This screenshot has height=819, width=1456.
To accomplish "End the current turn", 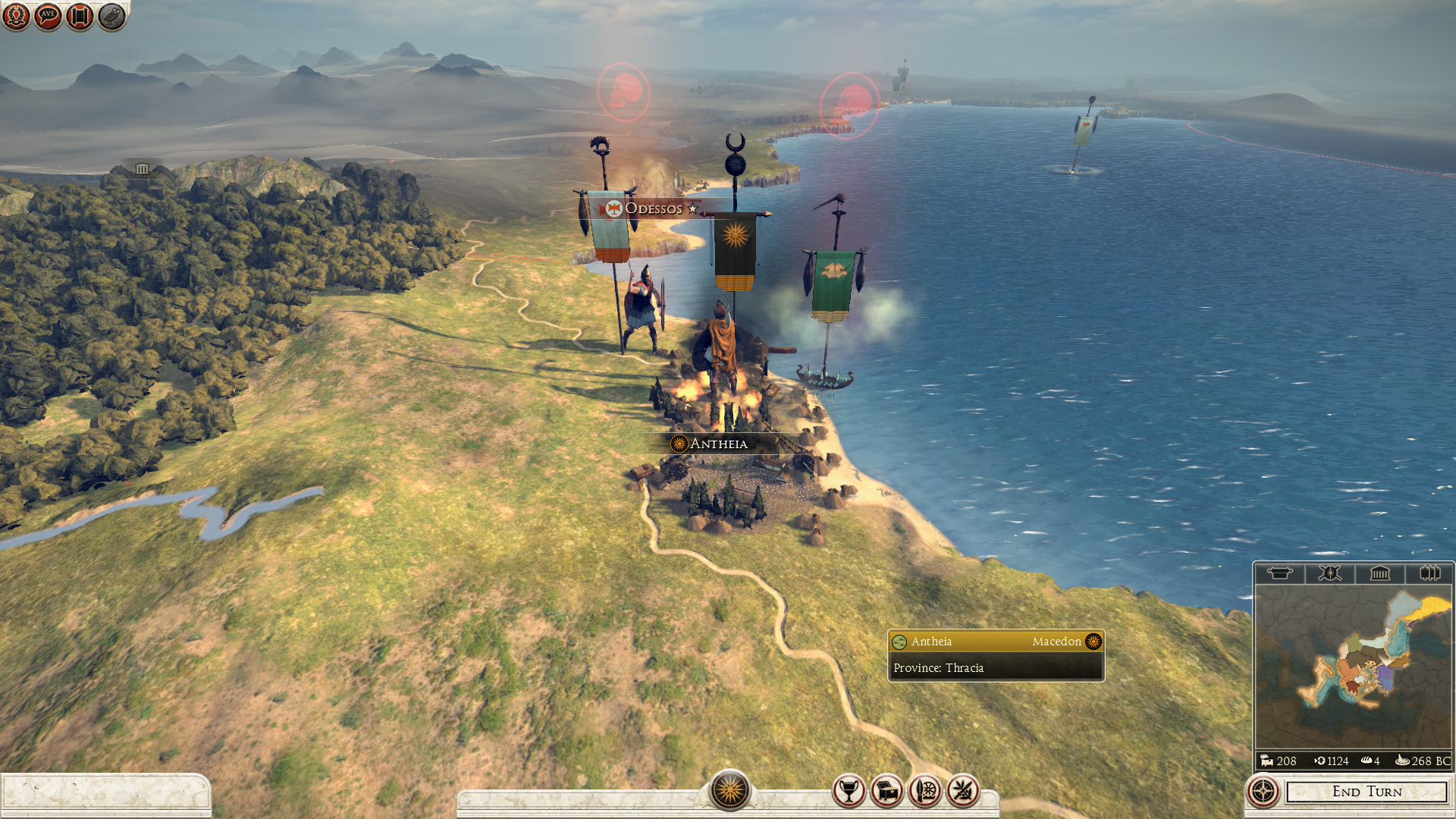I will (1367, 792).
